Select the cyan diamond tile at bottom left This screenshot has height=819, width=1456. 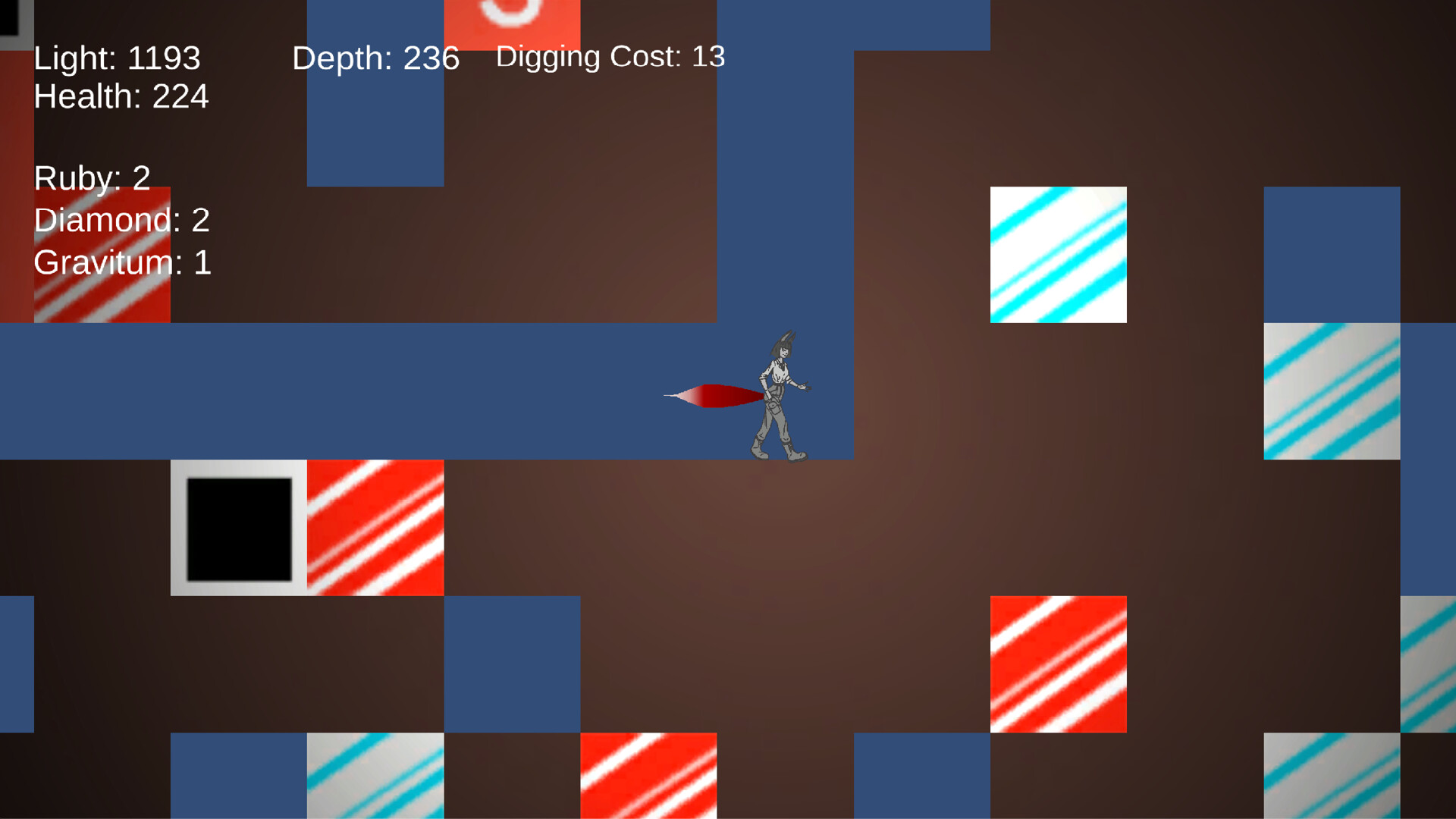click(375, 777)
